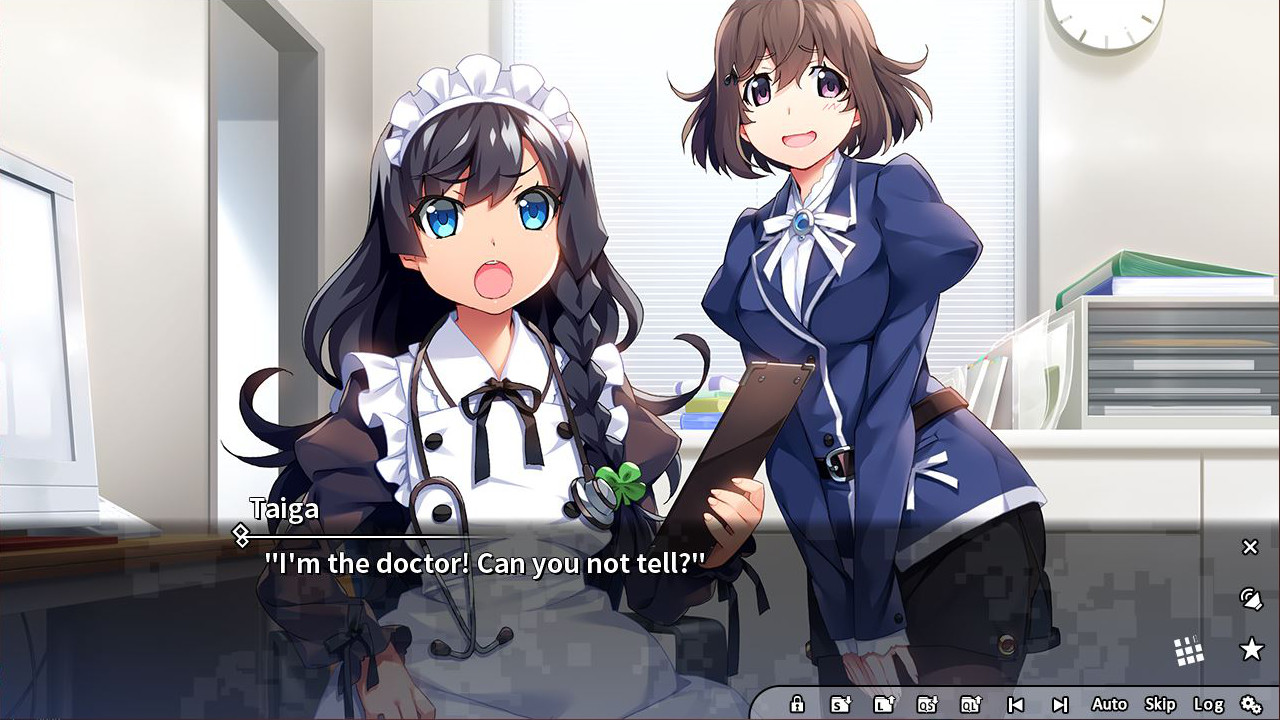Replay the voice line with the speaker icon
The image size is (1280, 720).
pyautogui.click(x=1249, y=600)
